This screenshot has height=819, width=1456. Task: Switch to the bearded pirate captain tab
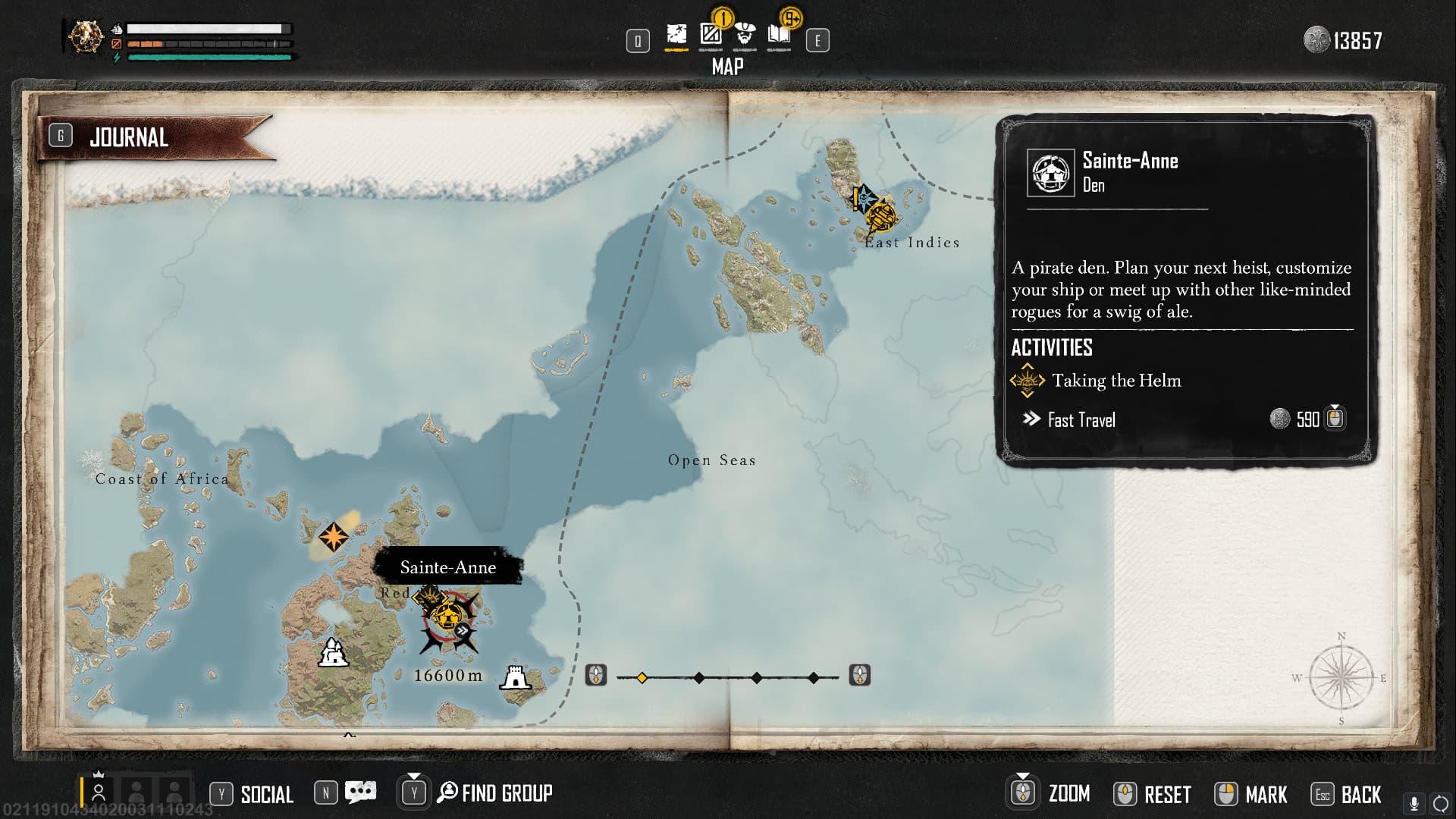pos(745,35)
